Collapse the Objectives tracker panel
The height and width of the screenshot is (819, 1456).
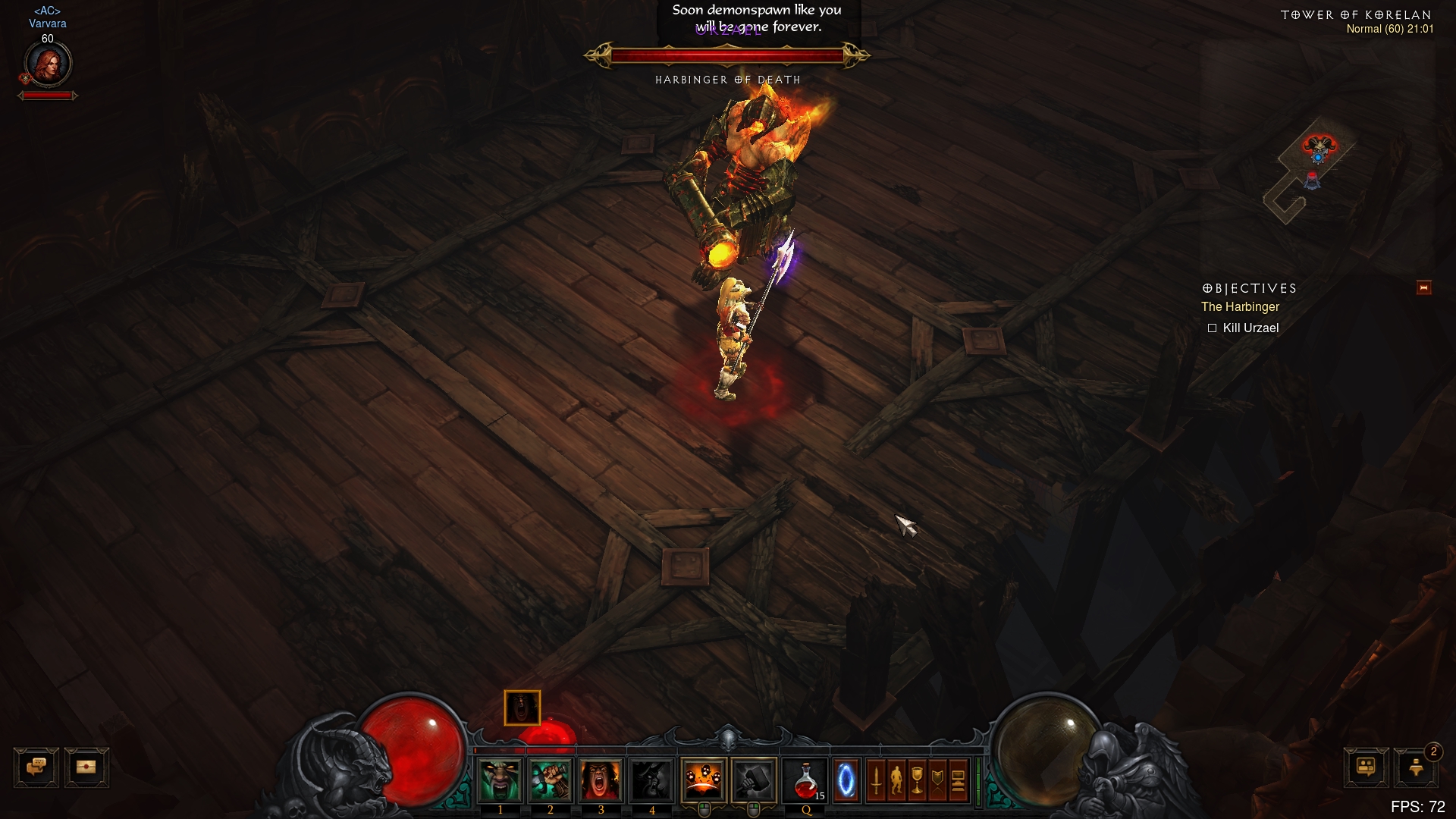1423,288
